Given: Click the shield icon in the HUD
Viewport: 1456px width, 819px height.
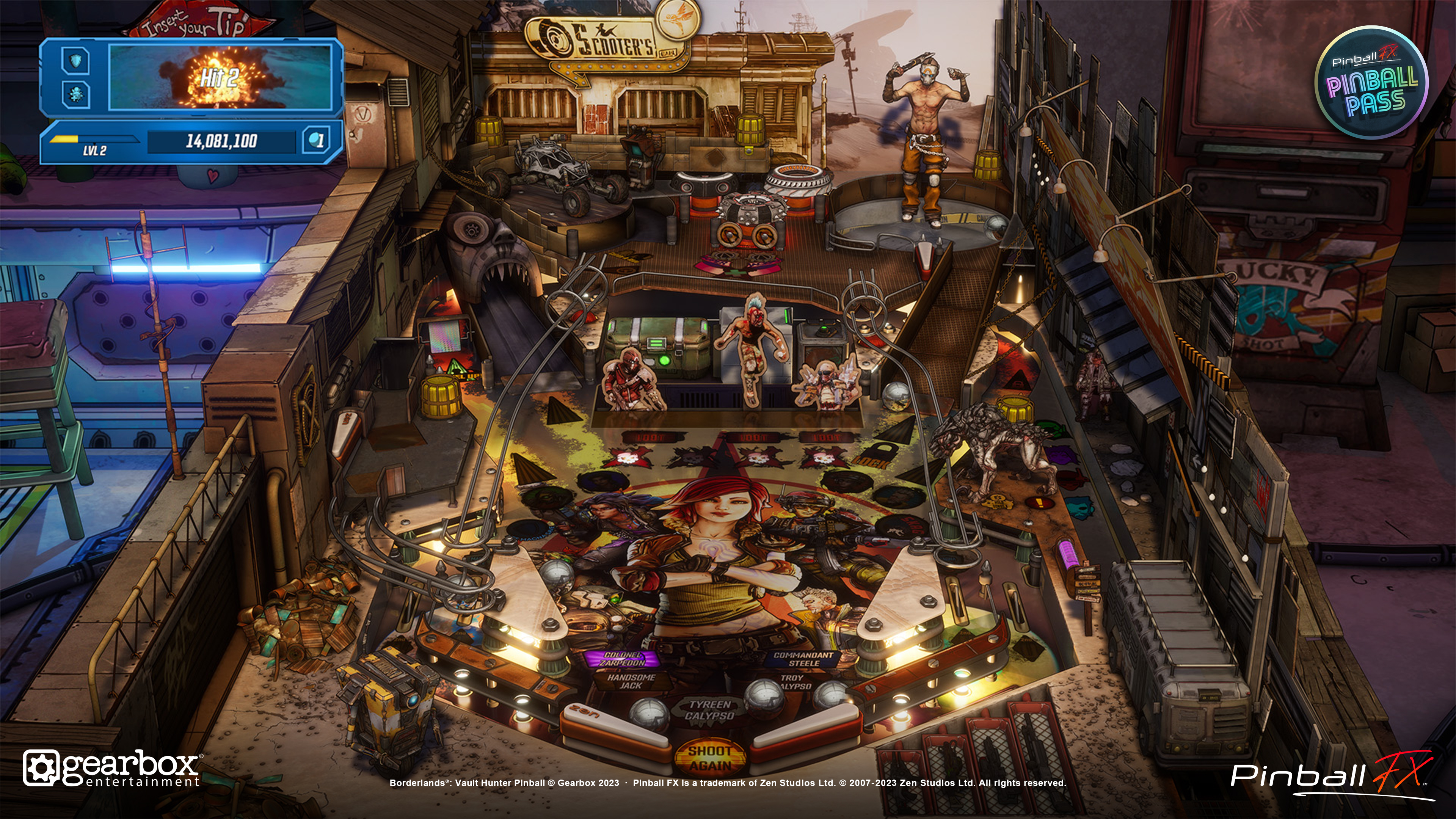Looking at the screenshot, I should coord(76,60).
